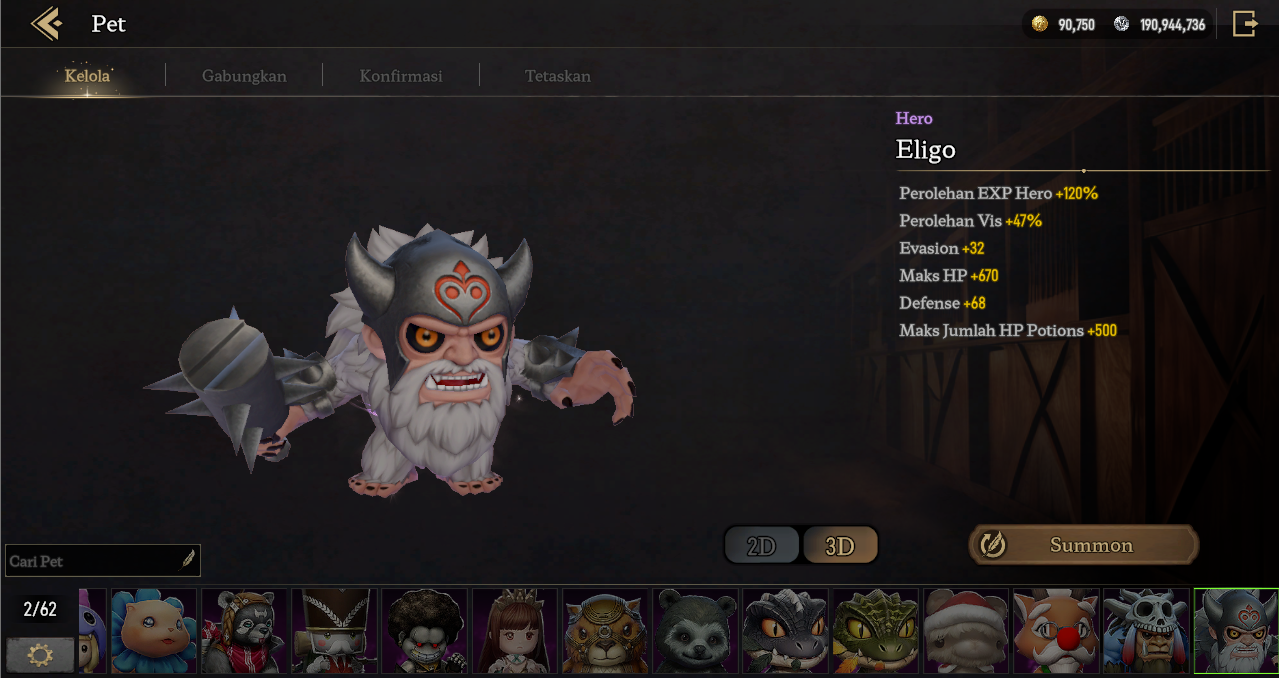This screenshot has height=678, width=1279.
Task: Go back using the arrow button
Action: point(46,23)
